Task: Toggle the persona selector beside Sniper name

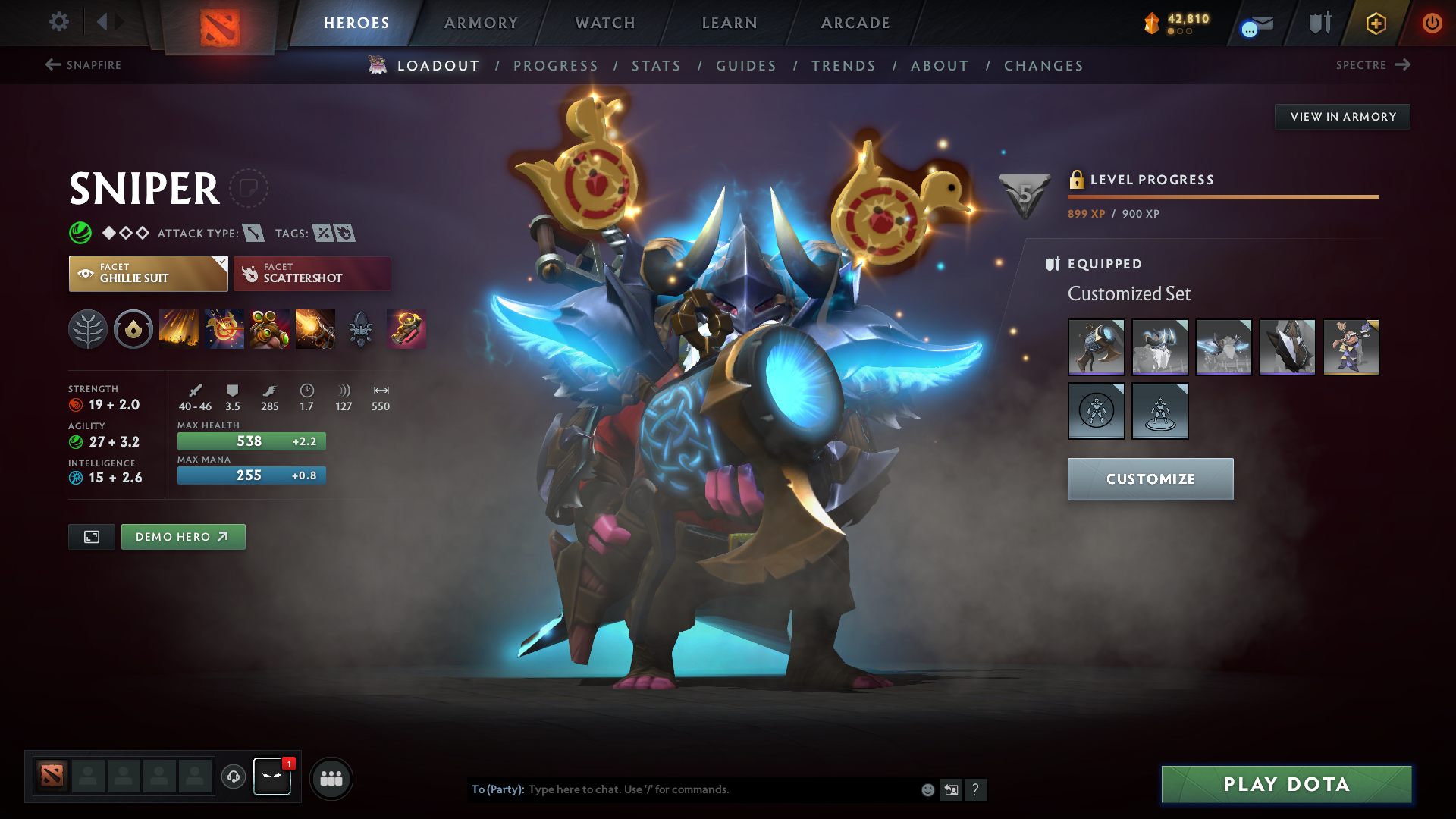Action: pos(251,188)
